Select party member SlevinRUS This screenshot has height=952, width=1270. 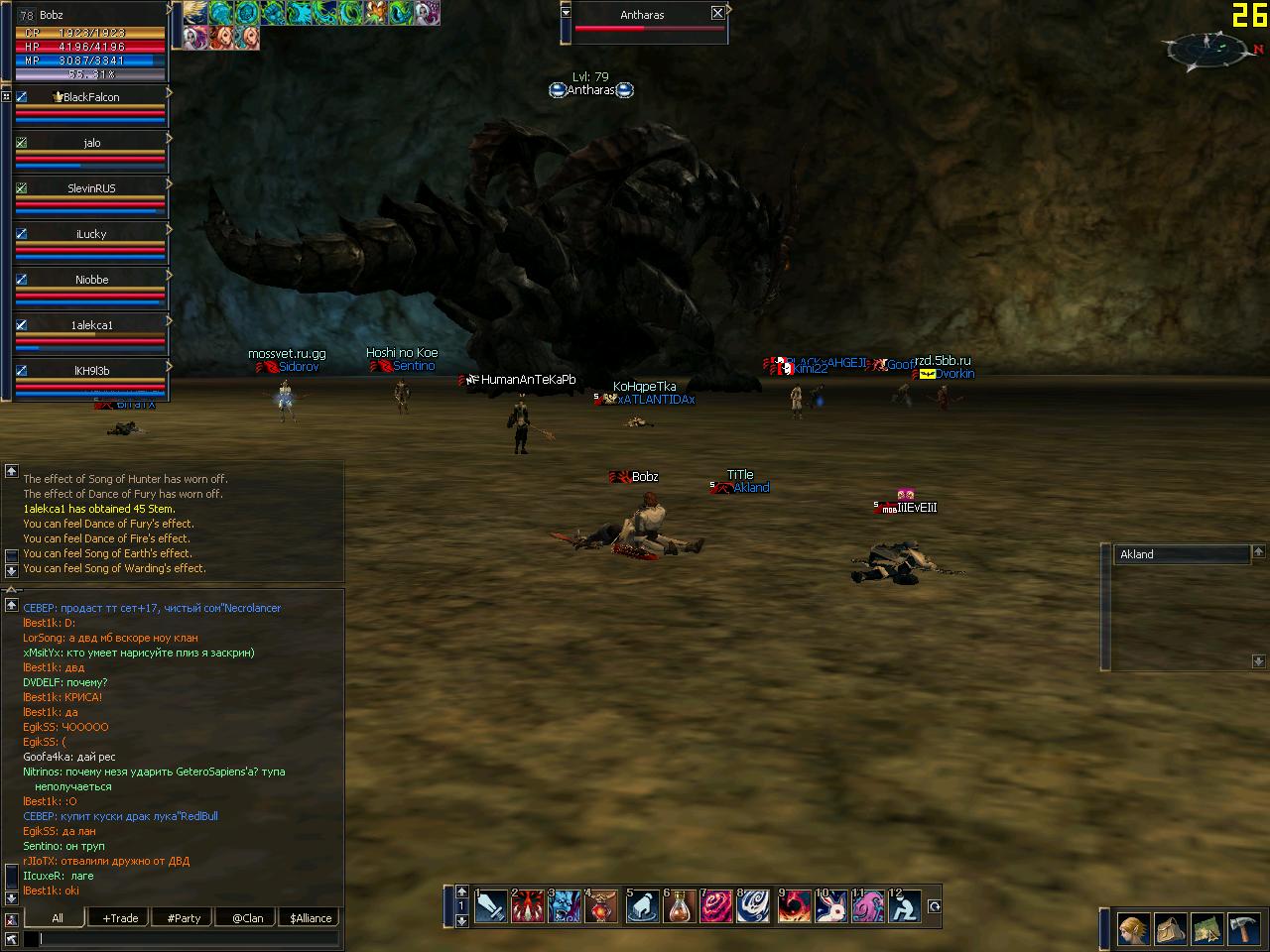point(91,188)
